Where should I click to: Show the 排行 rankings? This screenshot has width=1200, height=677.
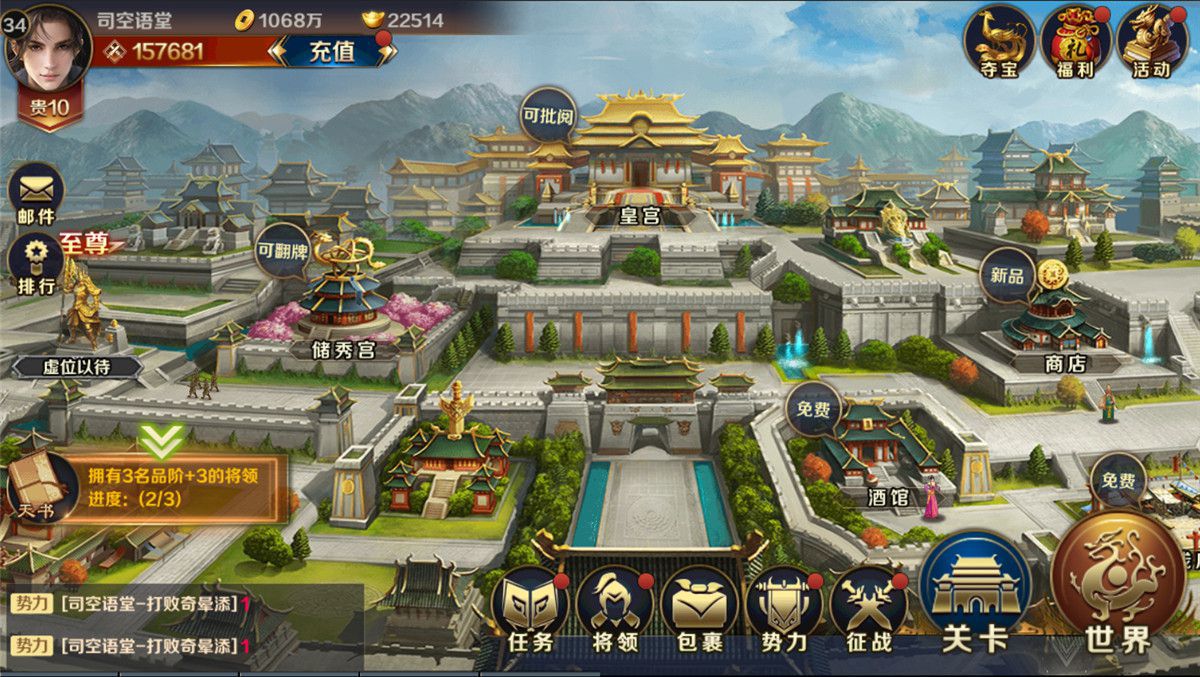[x=36, y=263]
